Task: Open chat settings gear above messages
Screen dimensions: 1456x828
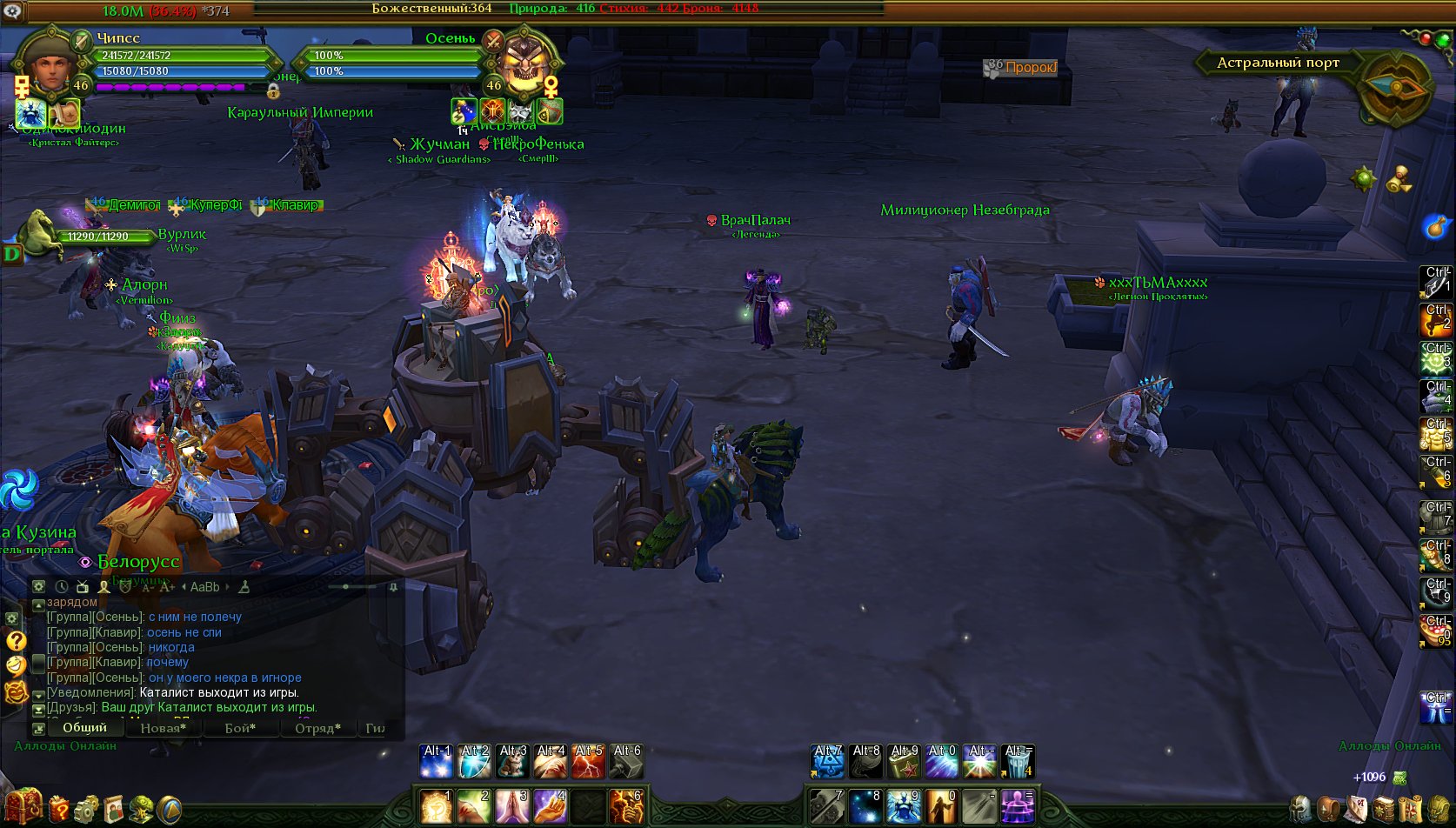Action: click(39, 587)
